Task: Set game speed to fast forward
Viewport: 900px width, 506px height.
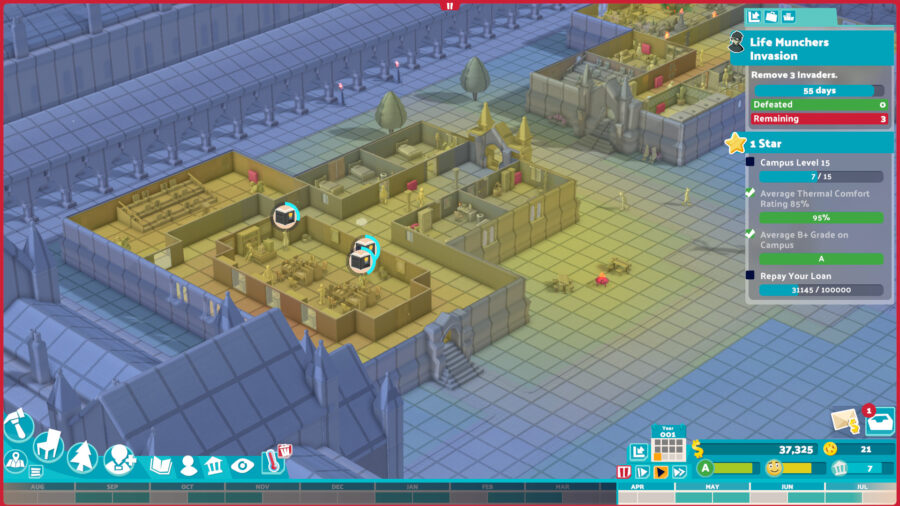Action: 679,472
